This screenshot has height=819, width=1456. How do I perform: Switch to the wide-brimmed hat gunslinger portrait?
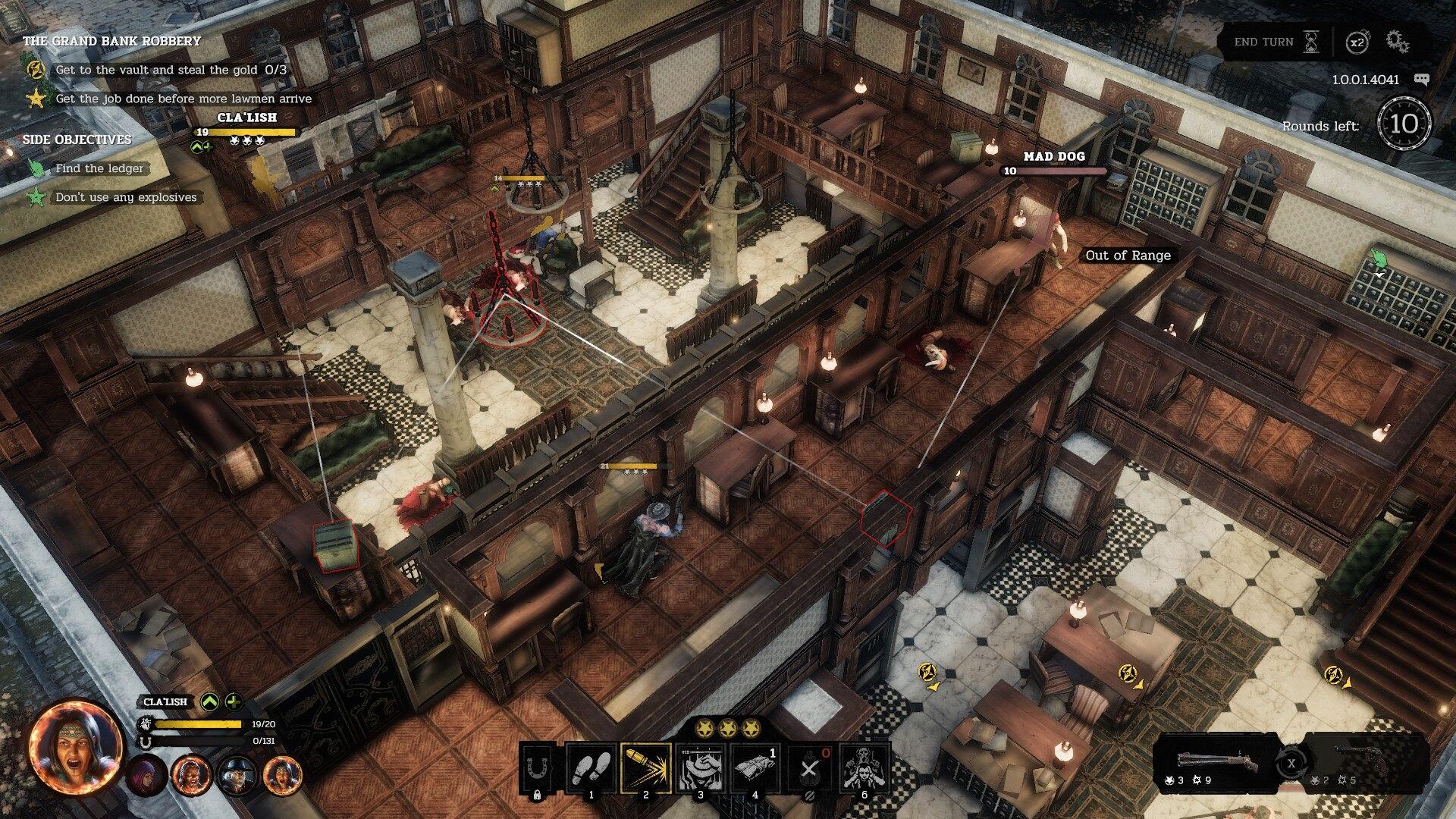[x=237, y=774]
